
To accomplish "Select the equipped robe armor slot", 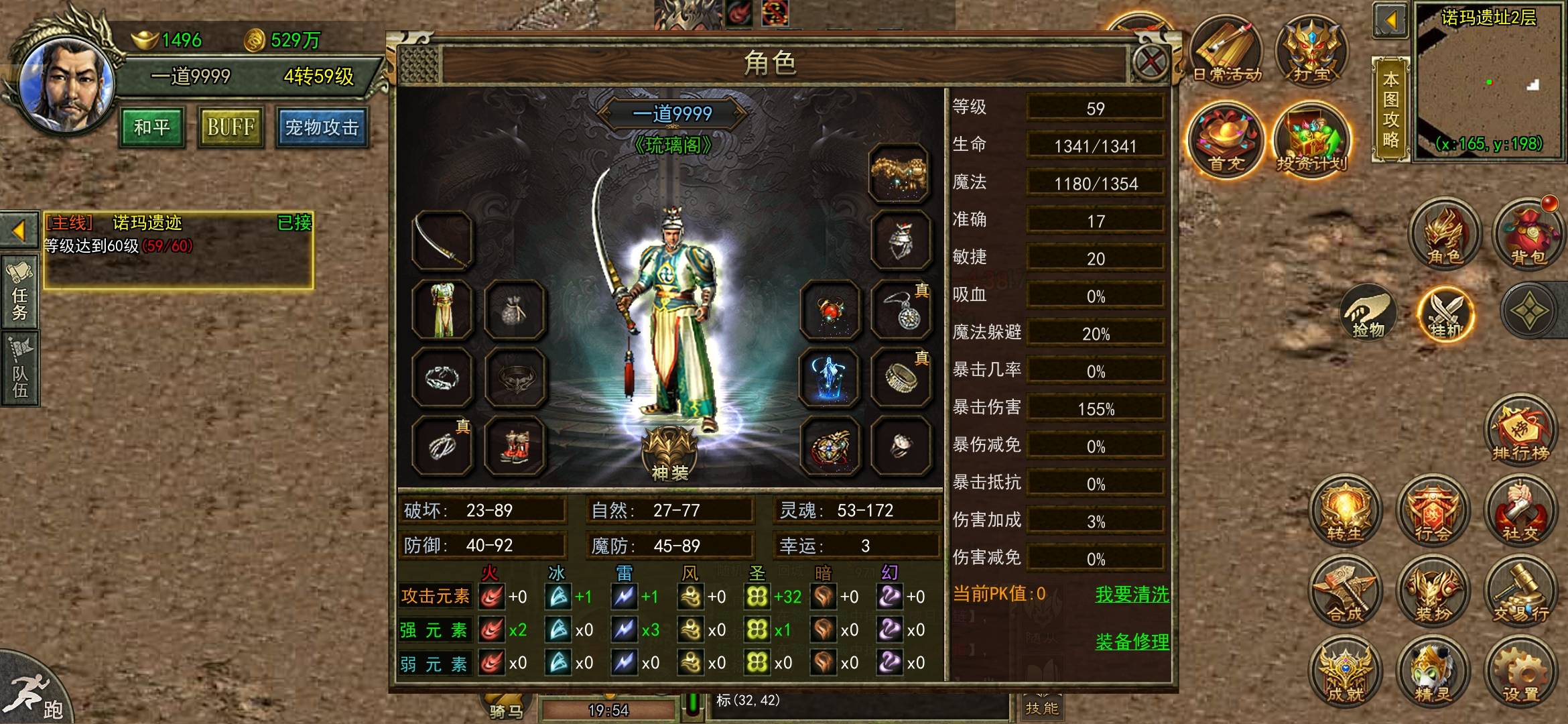I will pos(442,310).
